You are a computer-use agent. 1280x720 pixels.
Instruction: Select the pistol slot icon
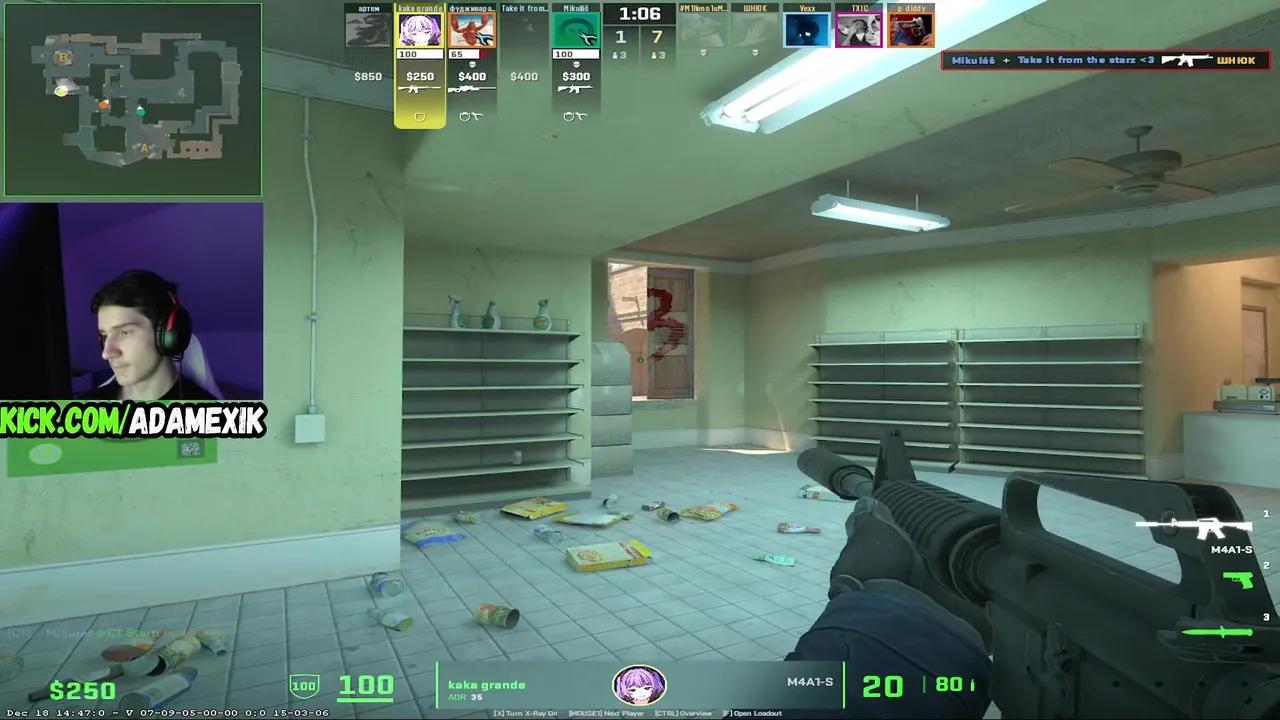(x=1237, y=580)
